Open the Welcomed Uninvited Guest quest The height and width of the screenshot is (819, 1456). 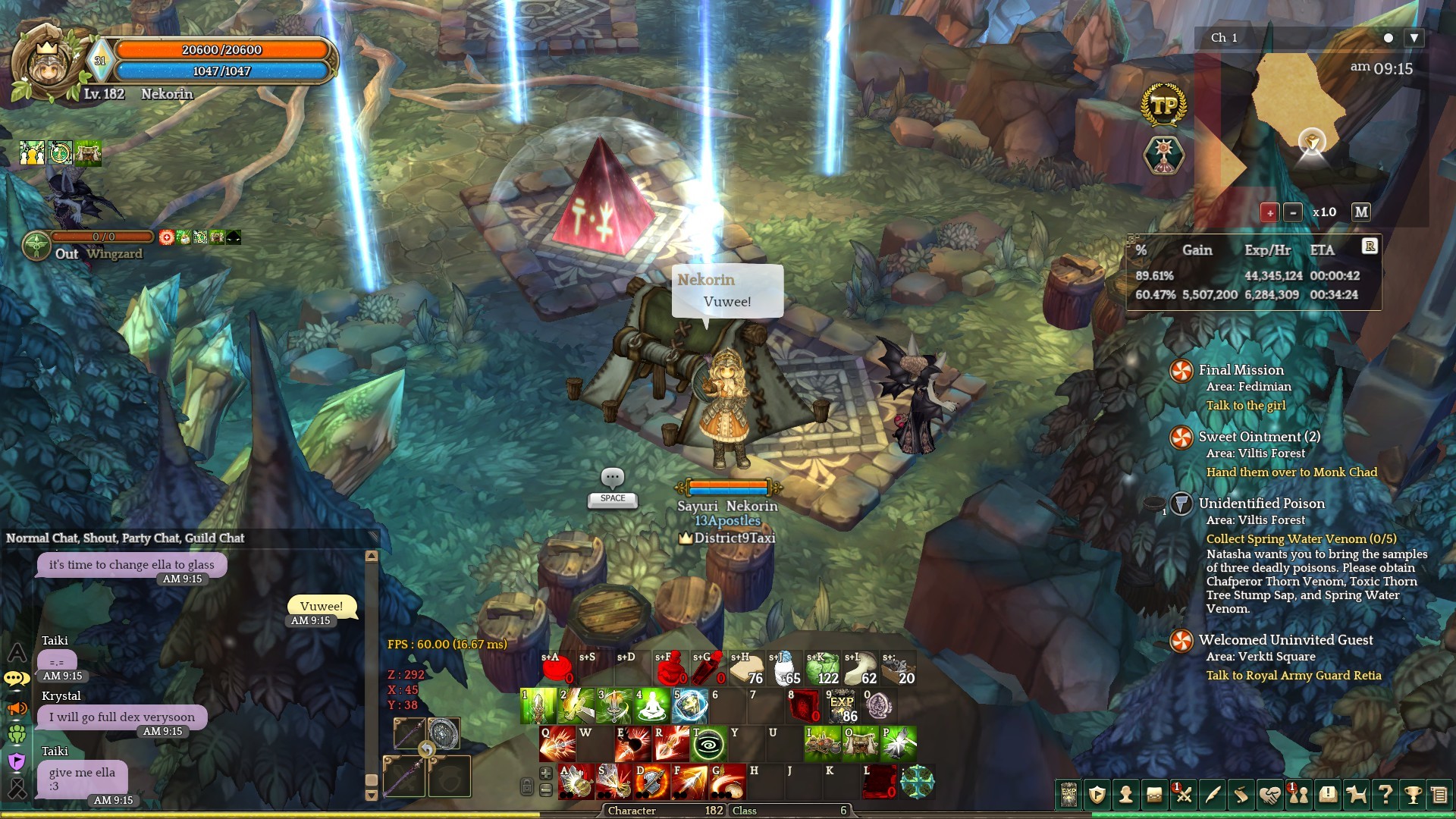click(x=1285, y=640)
